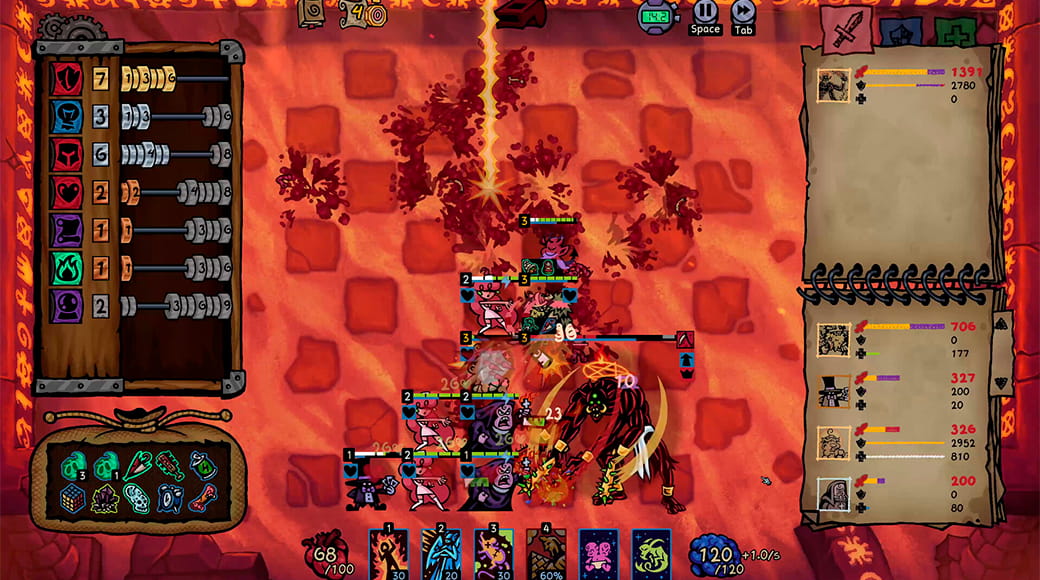1040x580 pixels.
Task: Pause the battle with the pause button
Action: coord(705,12)
